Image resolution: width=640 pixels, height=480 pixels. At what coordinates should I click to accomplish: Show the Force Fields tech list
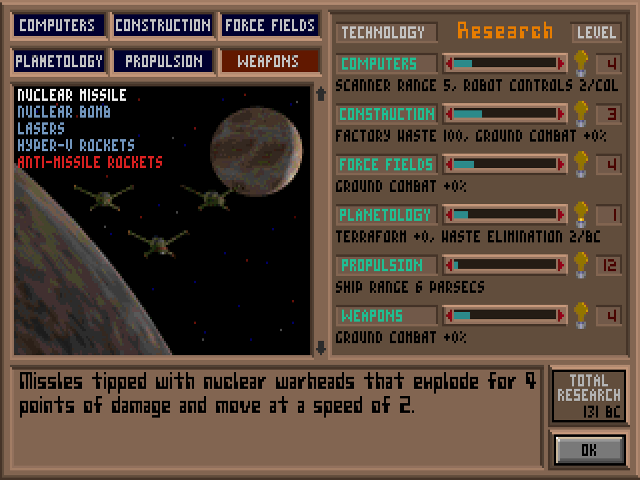click(x=270, y=25)
